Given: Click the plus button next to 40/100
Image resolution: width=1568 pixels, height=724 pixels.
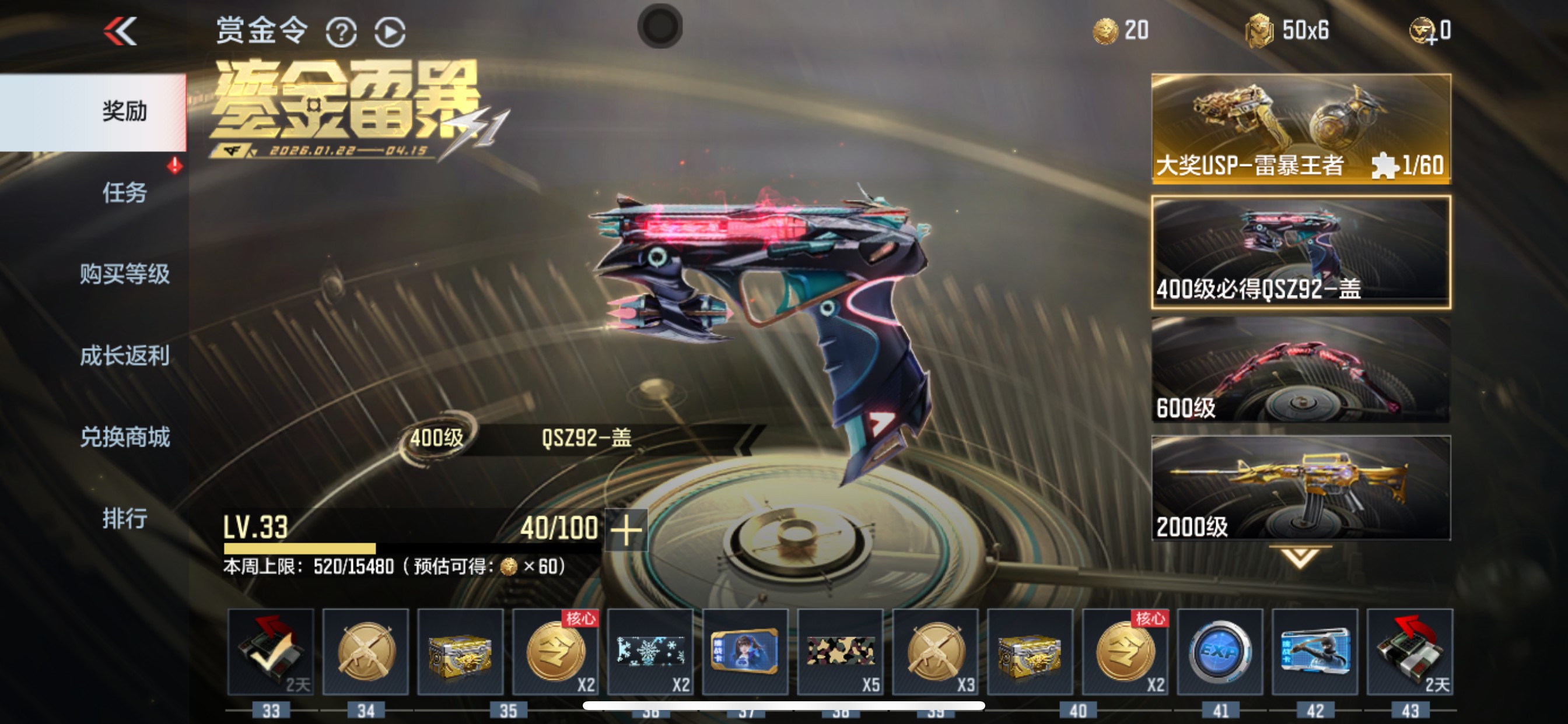Looking at the screenshot, I should point(627,529).
